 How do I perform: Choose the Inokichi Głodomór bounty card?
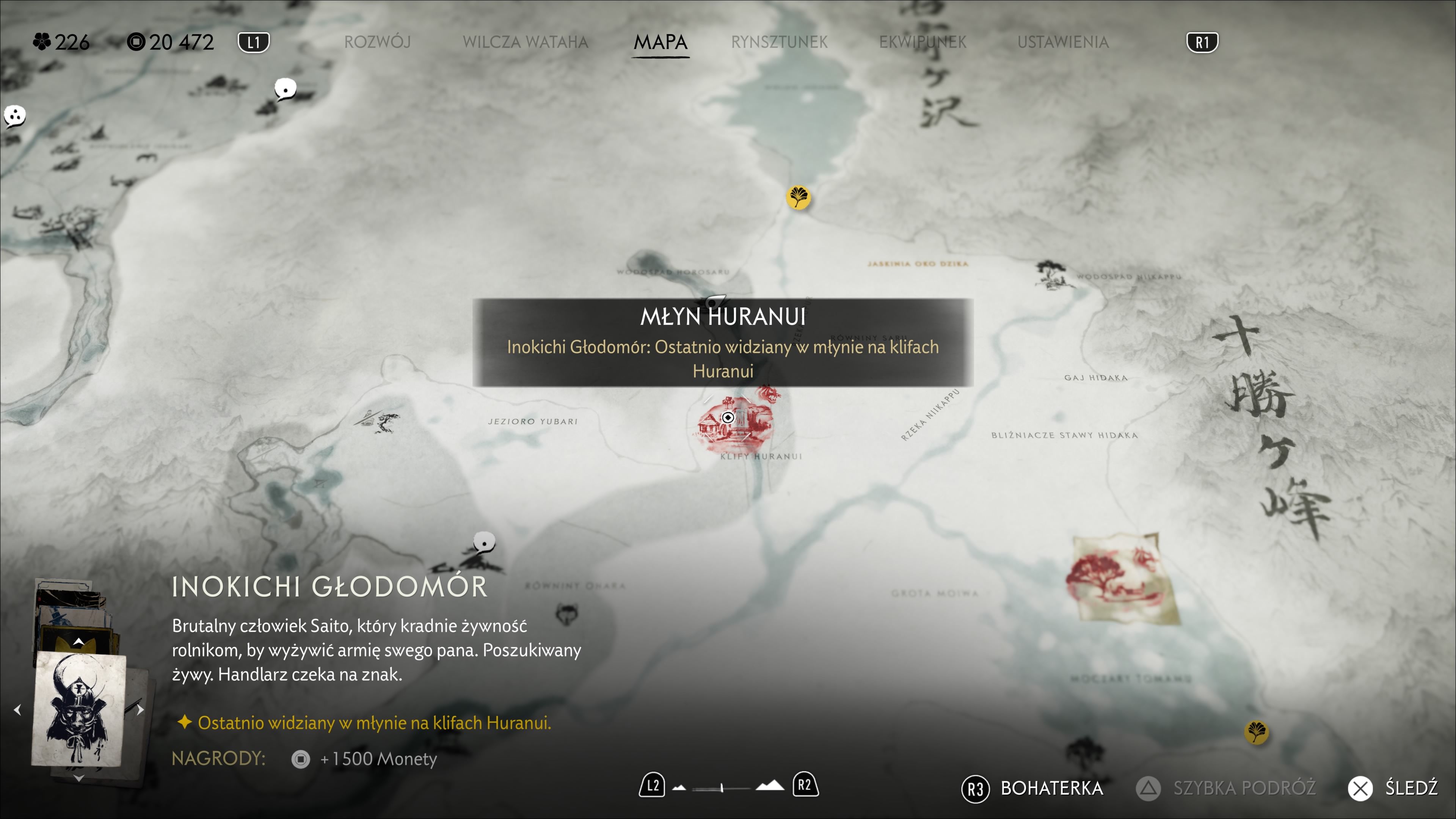pyautogui.click(x=78, y=709)
